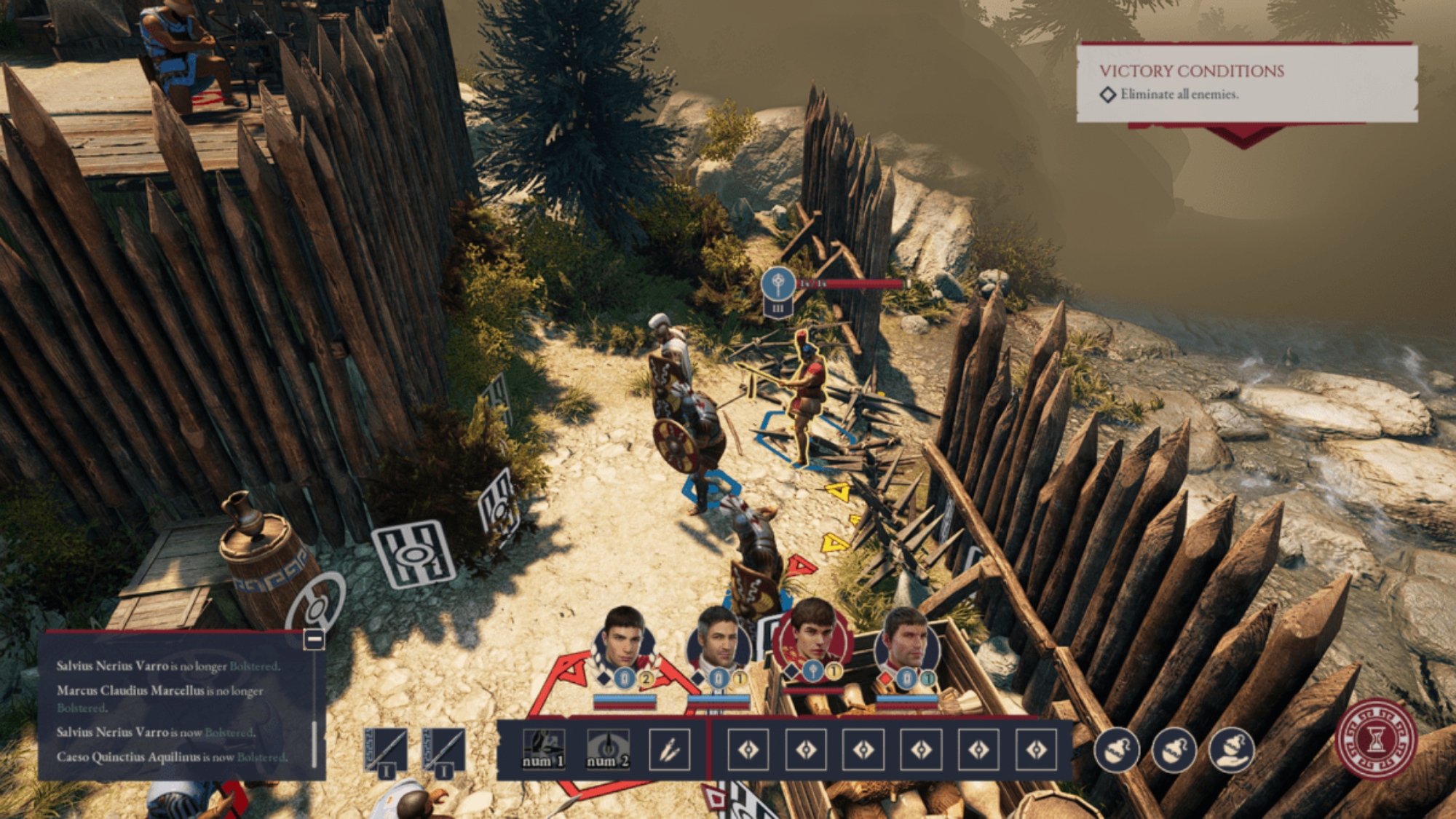This screenshot has height=819, width=1456.
Task: Activate the num 2 eye ability
Action: coord(607,749)
